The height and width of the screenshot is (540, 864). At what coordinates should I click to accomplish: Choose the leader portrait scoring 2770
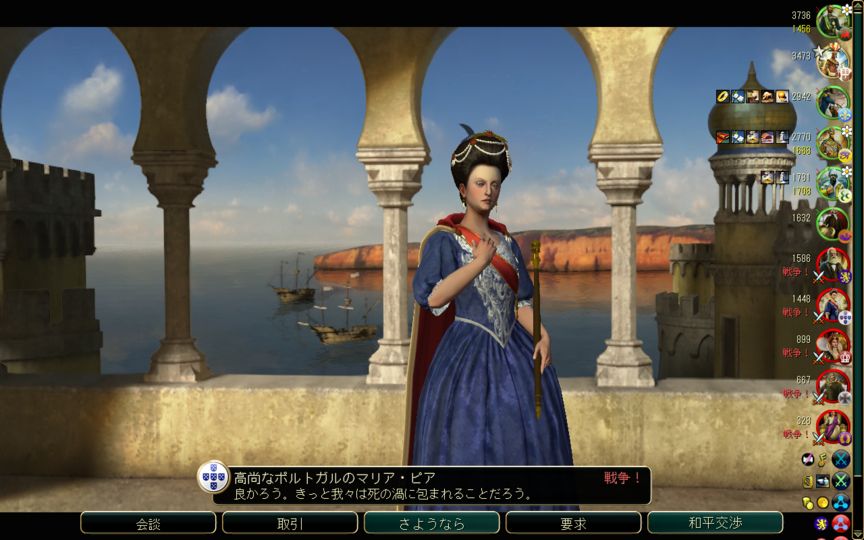(832, 143)
